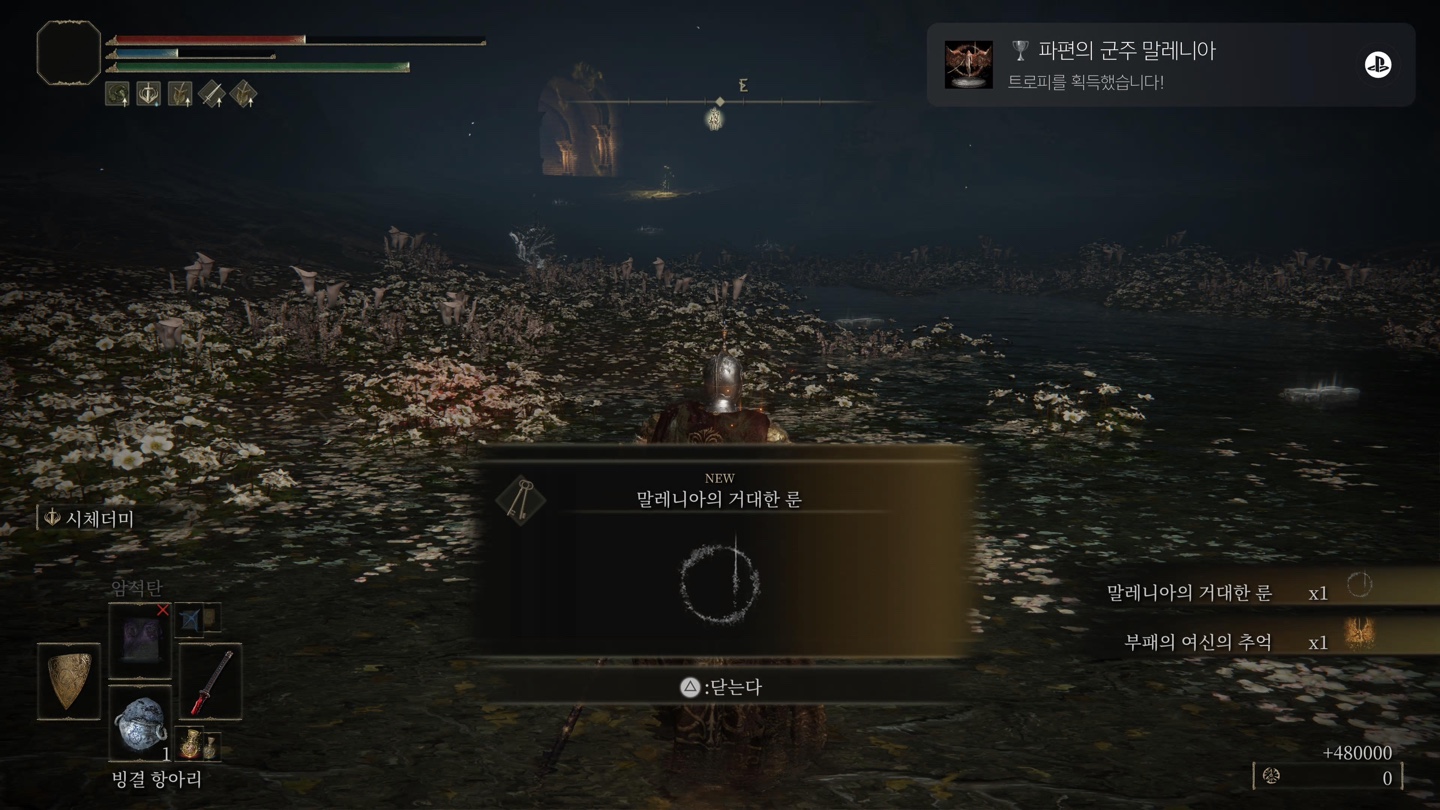
Task: Click the blue teardrop buff icon in the HUD
Action: 148,93
